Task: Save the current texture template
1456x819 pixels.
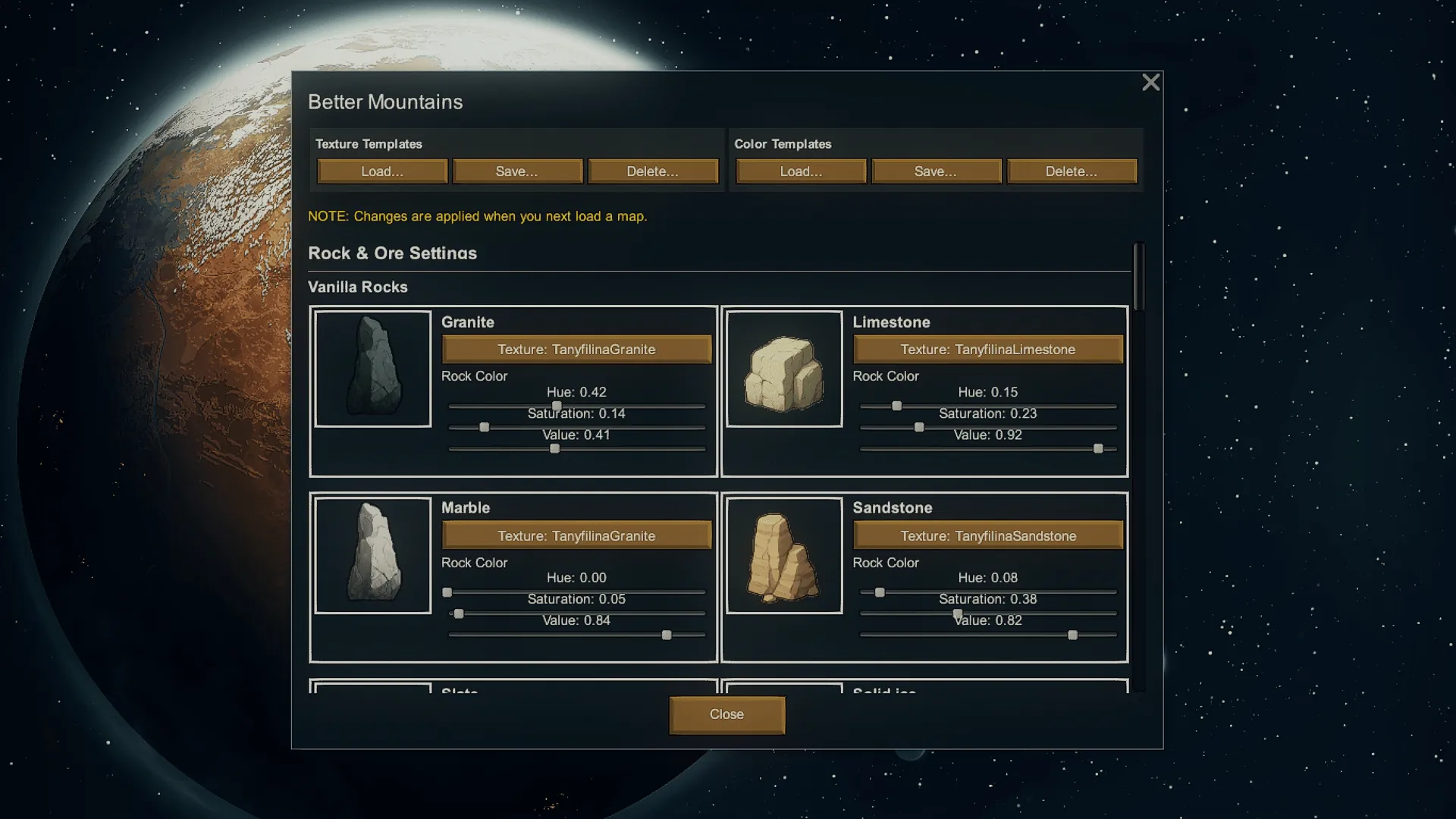Action: pos(517,171)
